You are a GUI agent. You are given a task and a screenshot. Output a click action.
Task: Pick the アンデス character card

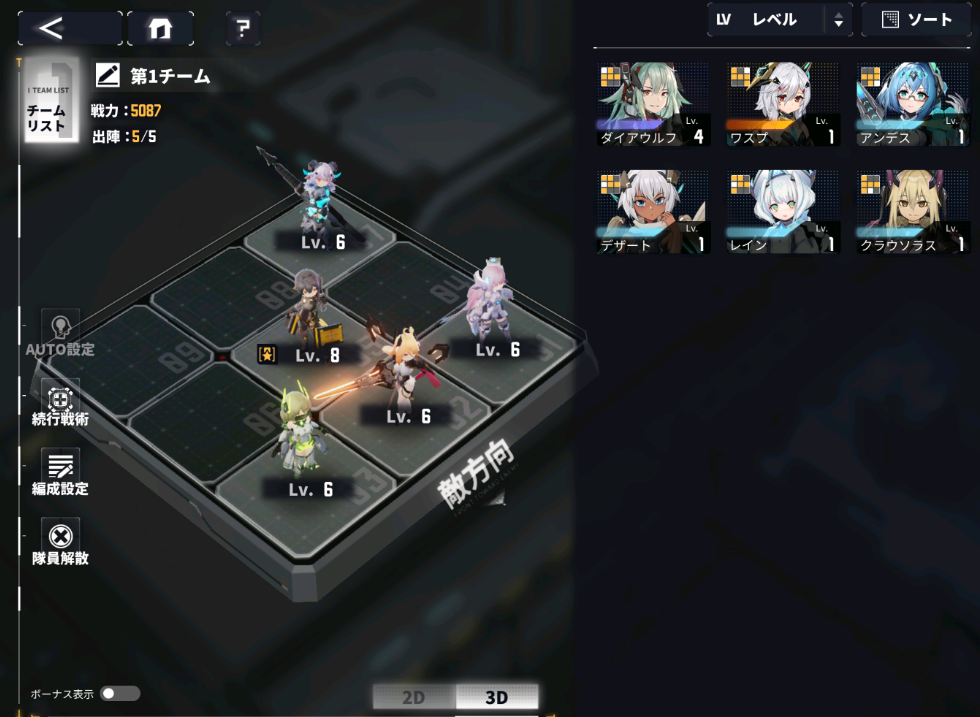coord(912,105)
